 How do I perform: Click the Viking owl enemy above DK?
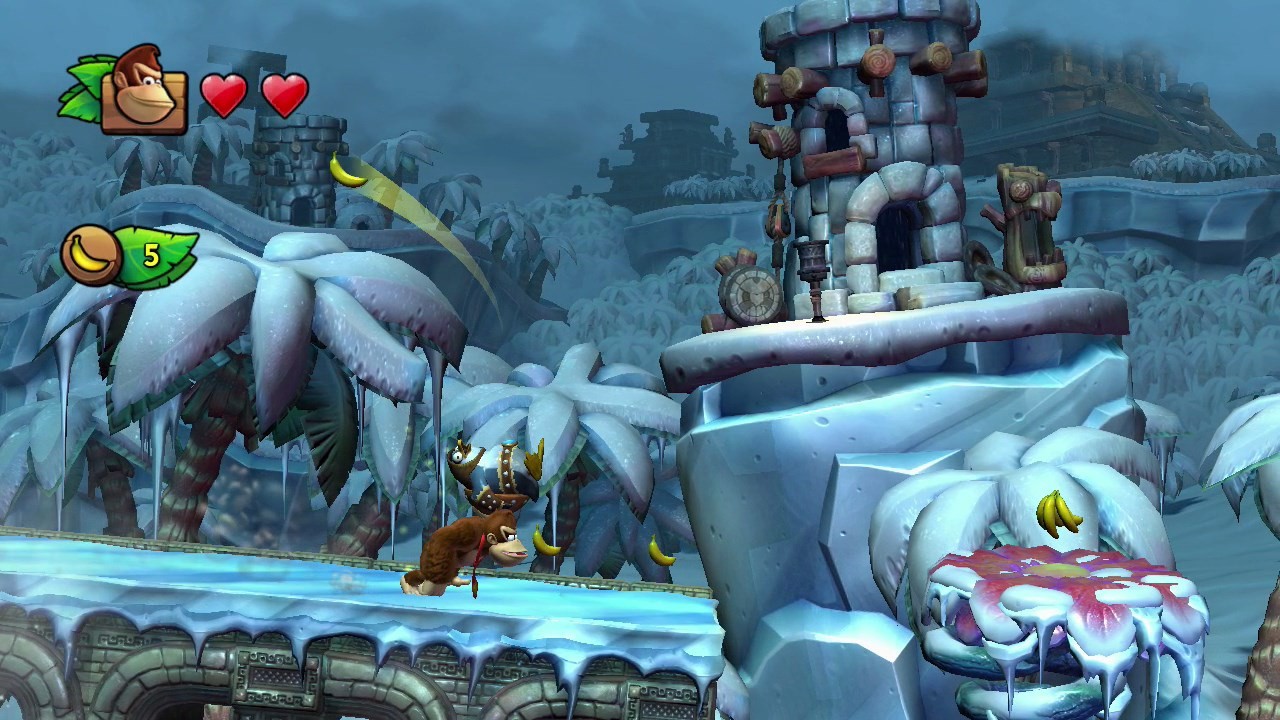point(490,475)
